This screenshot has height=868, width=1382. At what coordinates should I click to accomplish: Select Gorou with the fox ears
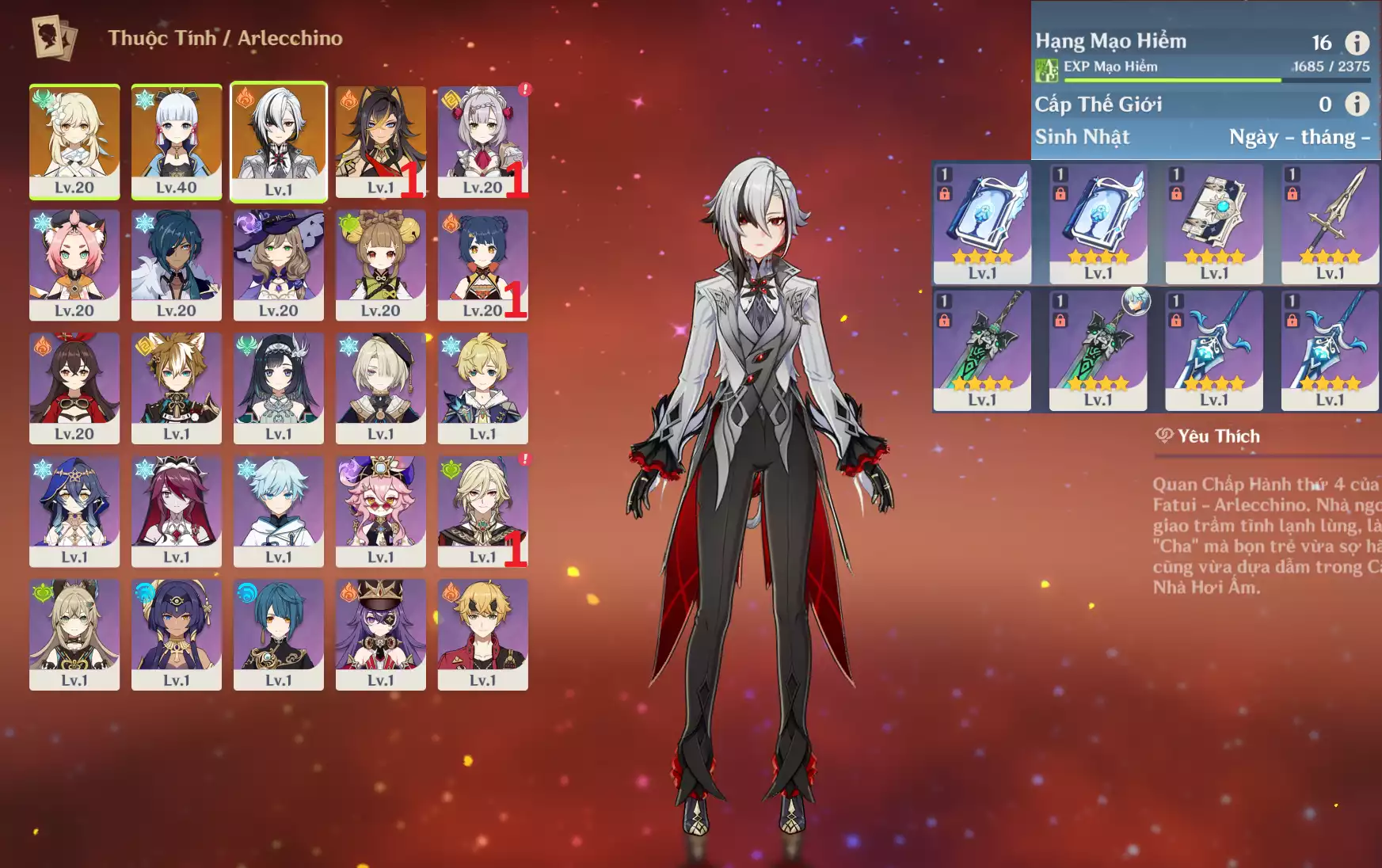coord(176,388)
